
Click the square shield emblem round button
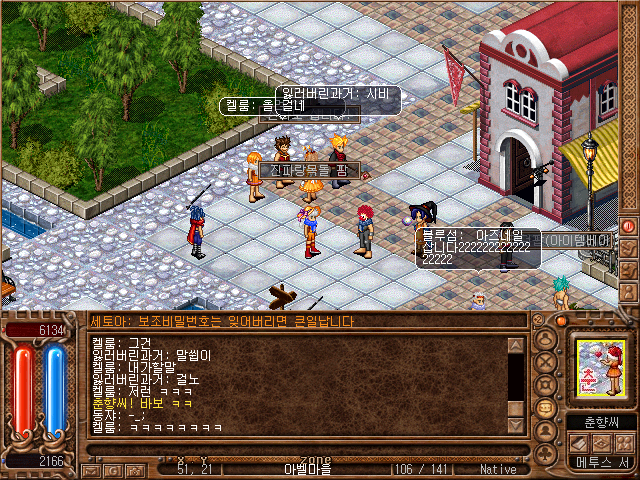(546, 386)
